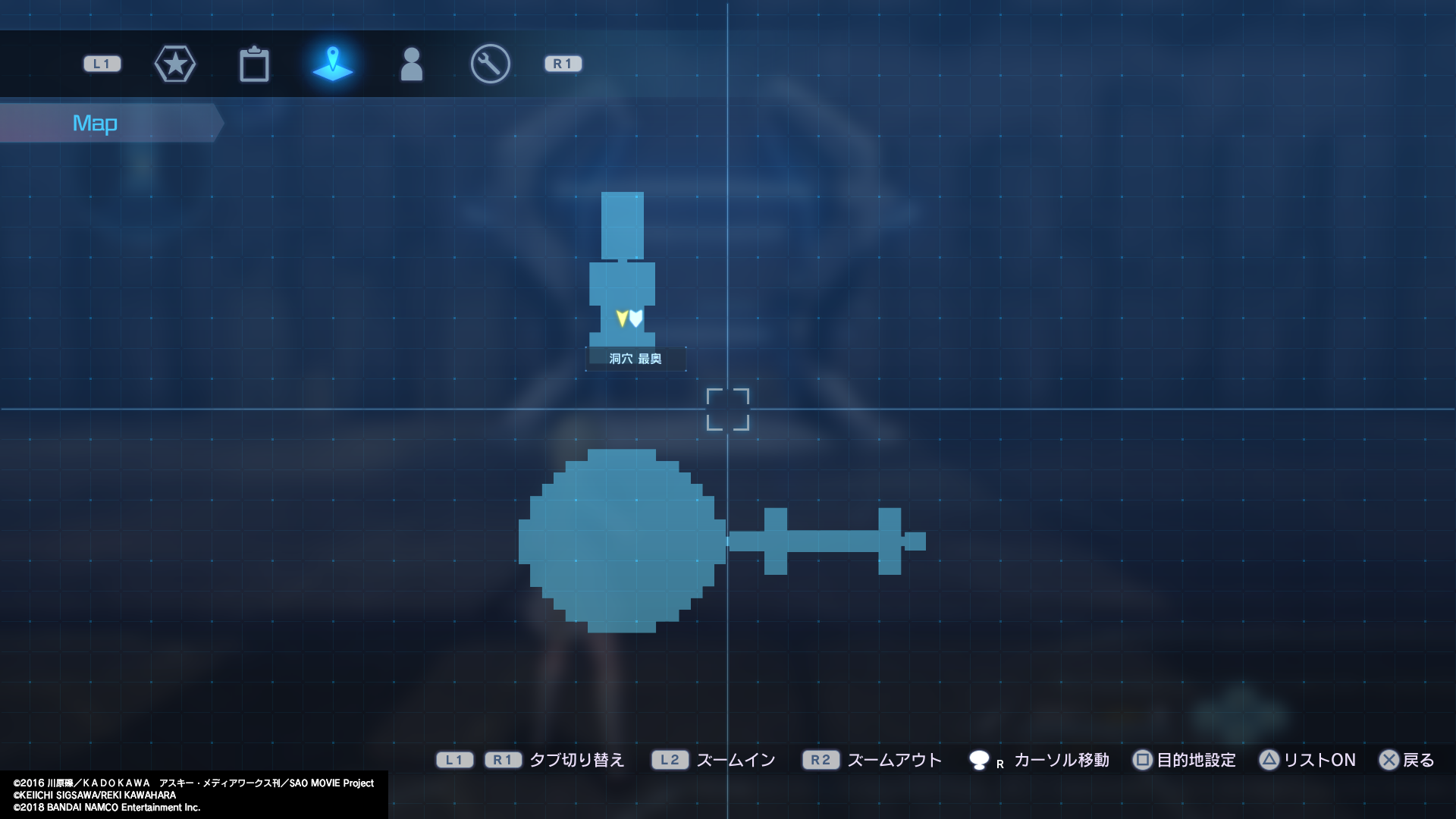This screenshot has width=1456, height=819.
Task: Click the R1 shoulder button prompt
Action: click(x=563, y=64)
